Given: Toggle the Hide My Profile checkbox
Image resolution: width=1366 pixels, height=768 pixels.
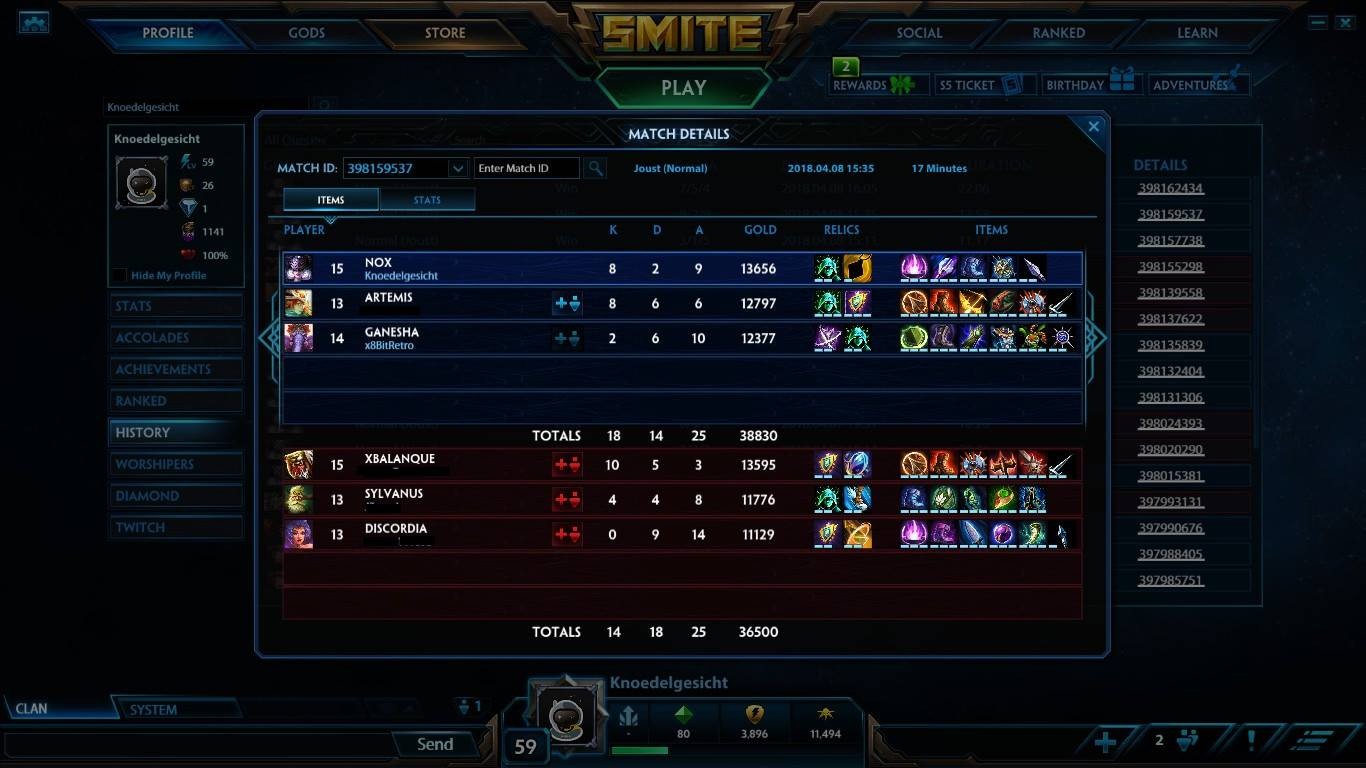Looking at the screenshot, I should coord(120,276).
